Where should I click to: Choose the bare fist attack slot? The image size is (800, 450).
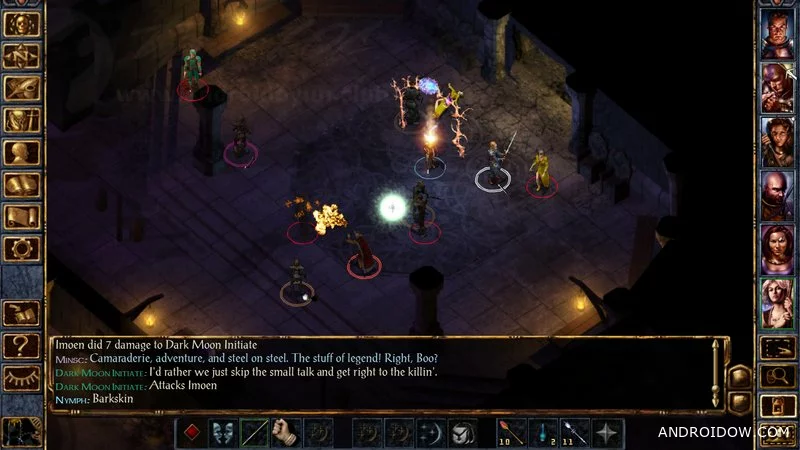pyautogui.click(x=288, y=431)
